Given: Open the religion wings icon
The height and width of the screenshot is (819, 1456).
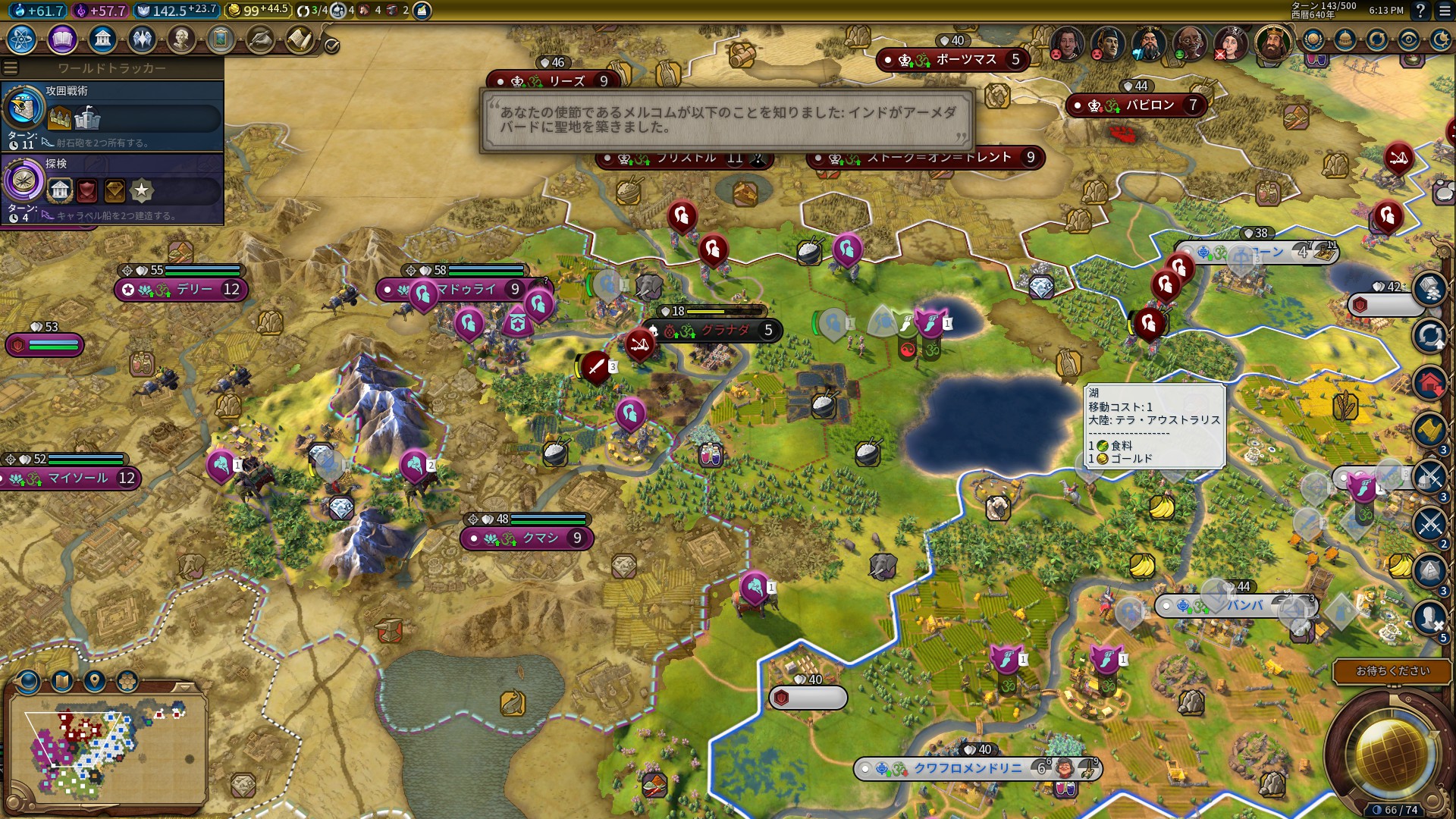Looking at the screenshot, I should 142,39.
